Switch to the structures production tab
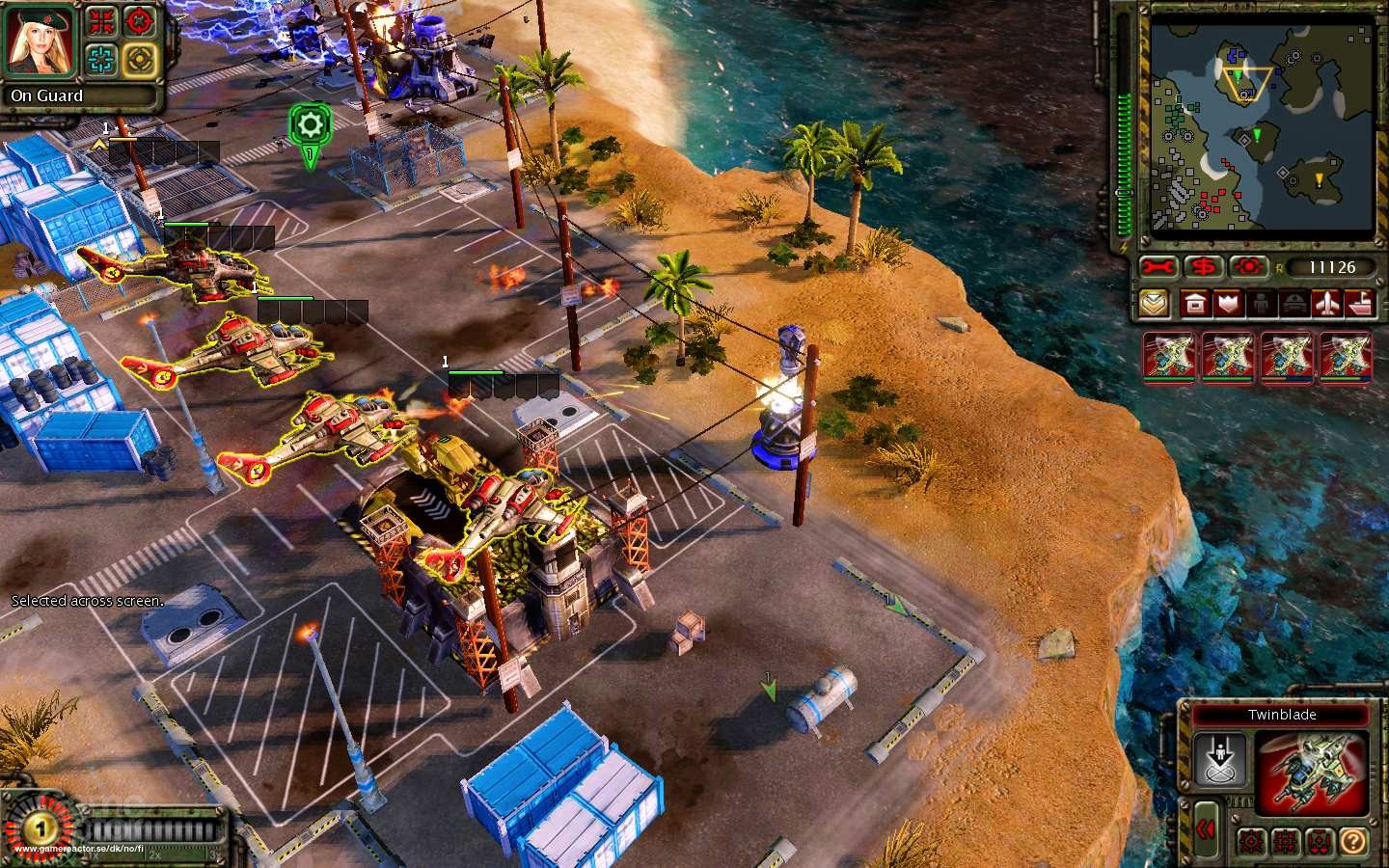Screen dimensions: 1389x868 tap(1195, 304)
